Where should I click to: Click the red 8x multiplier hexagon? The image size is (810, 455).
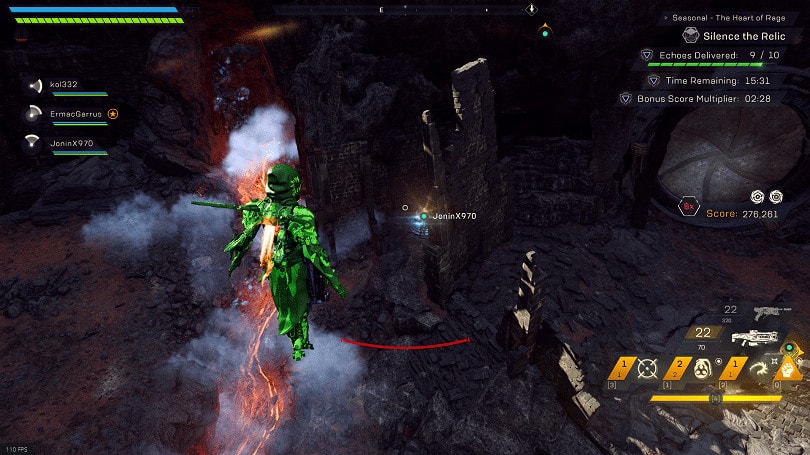pos(688,208)
